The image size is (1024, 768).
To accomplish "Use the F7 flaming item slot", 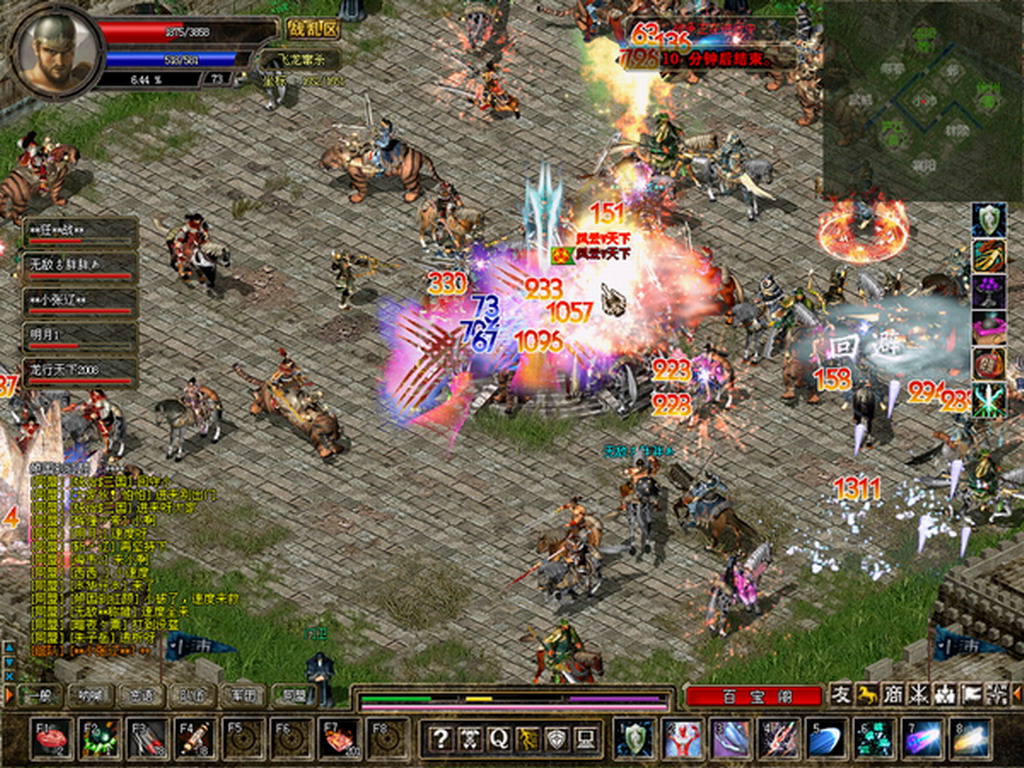I will coord(339,739).
